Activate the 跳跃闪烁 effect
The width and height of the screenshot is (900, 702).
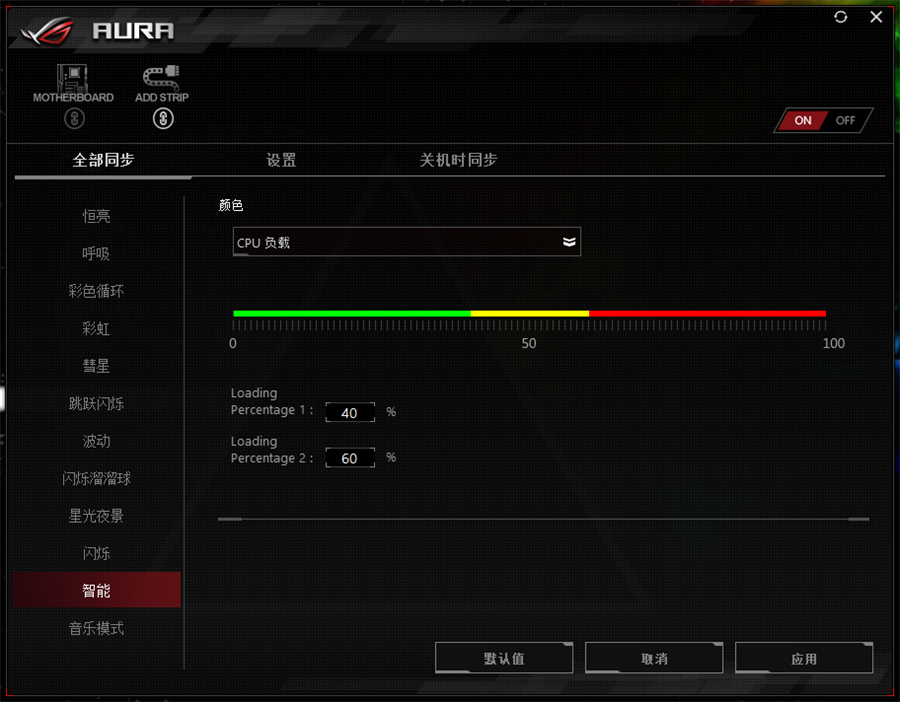click(x=97, y=404)
